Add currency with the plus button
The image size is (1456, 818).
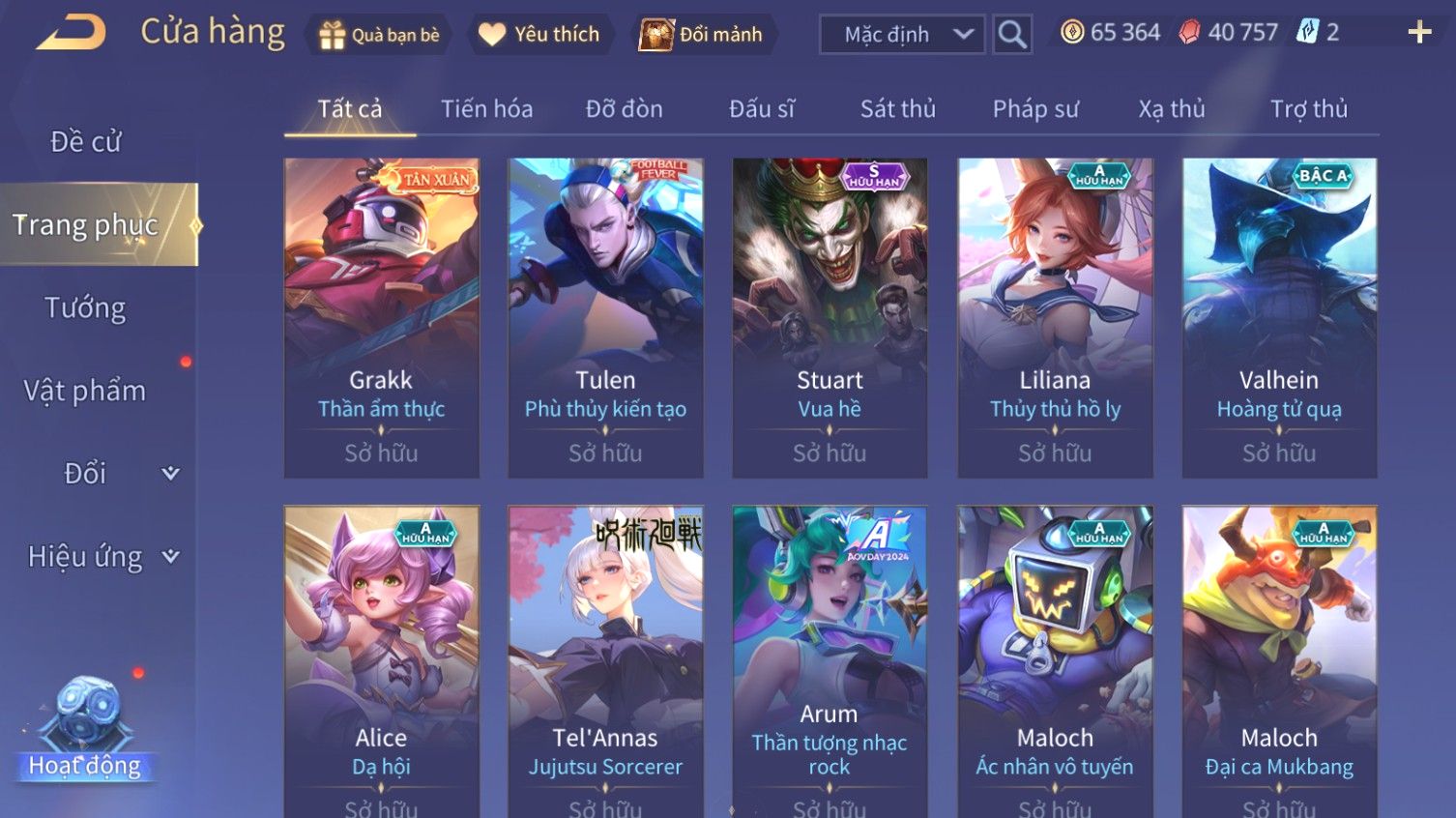1419,33
